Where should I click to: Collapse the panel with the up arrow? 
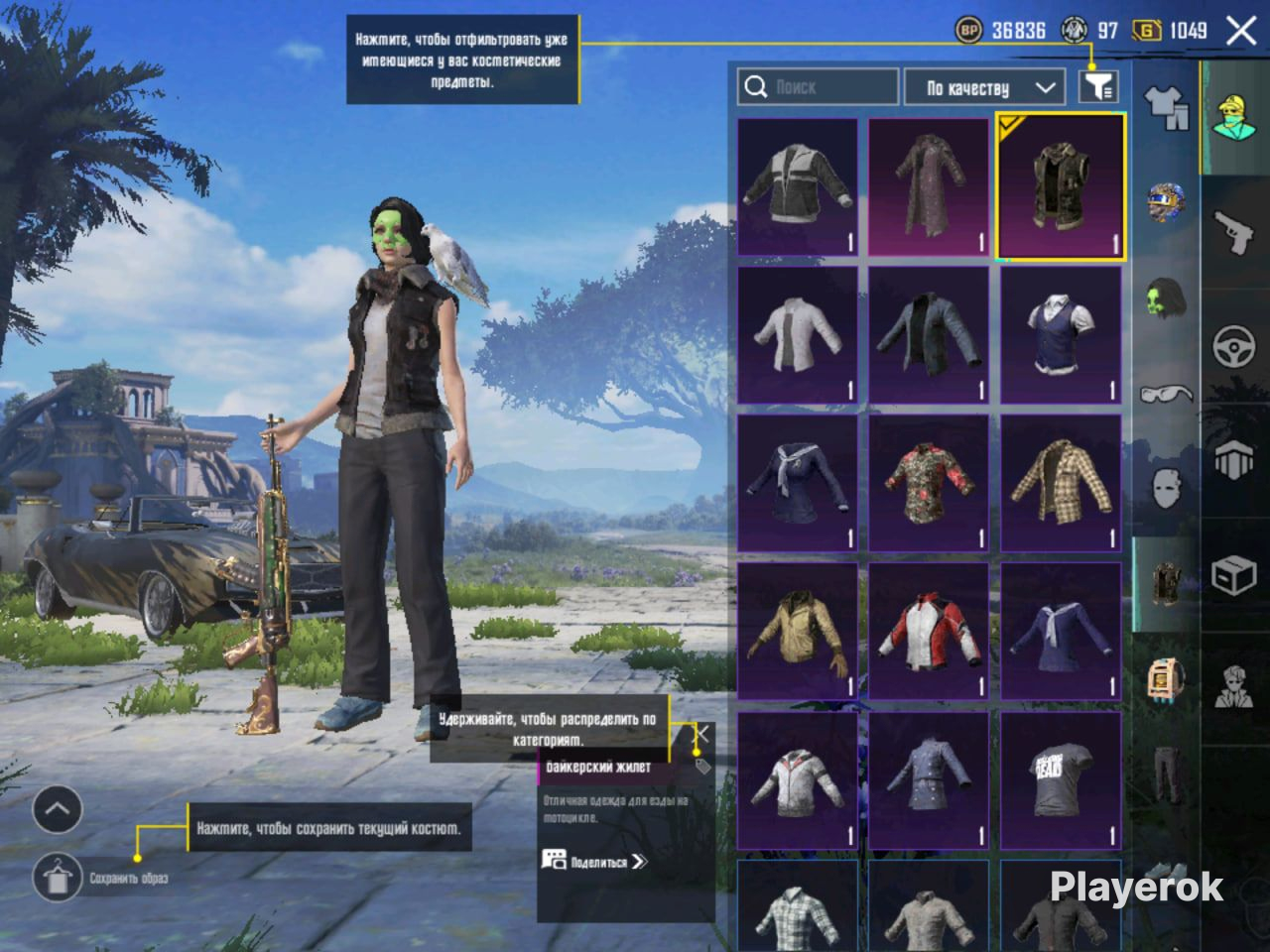tap(58, 809)
